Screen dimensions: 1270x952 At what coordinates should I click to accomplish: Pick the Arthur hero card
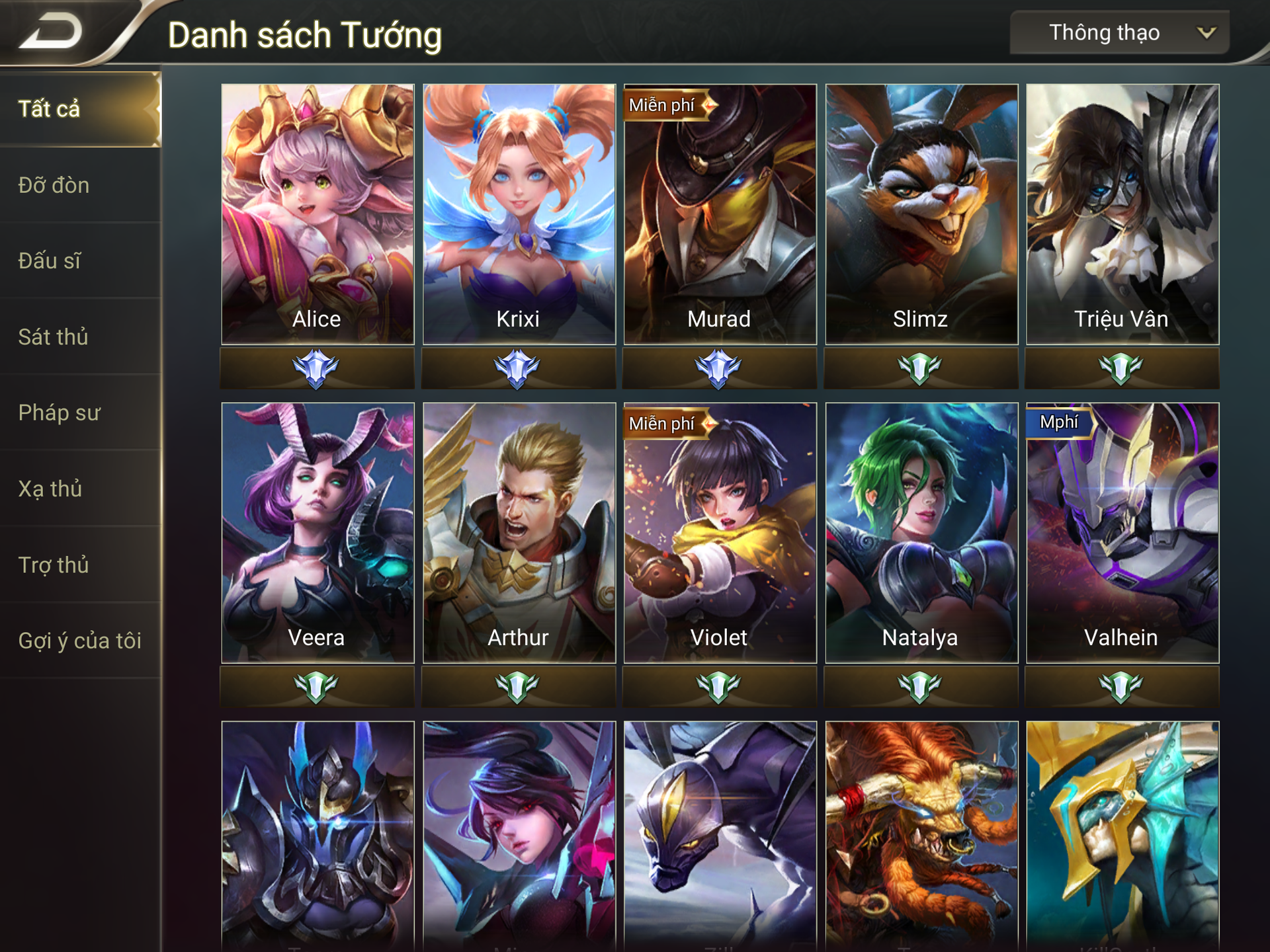tap(519, 533)
